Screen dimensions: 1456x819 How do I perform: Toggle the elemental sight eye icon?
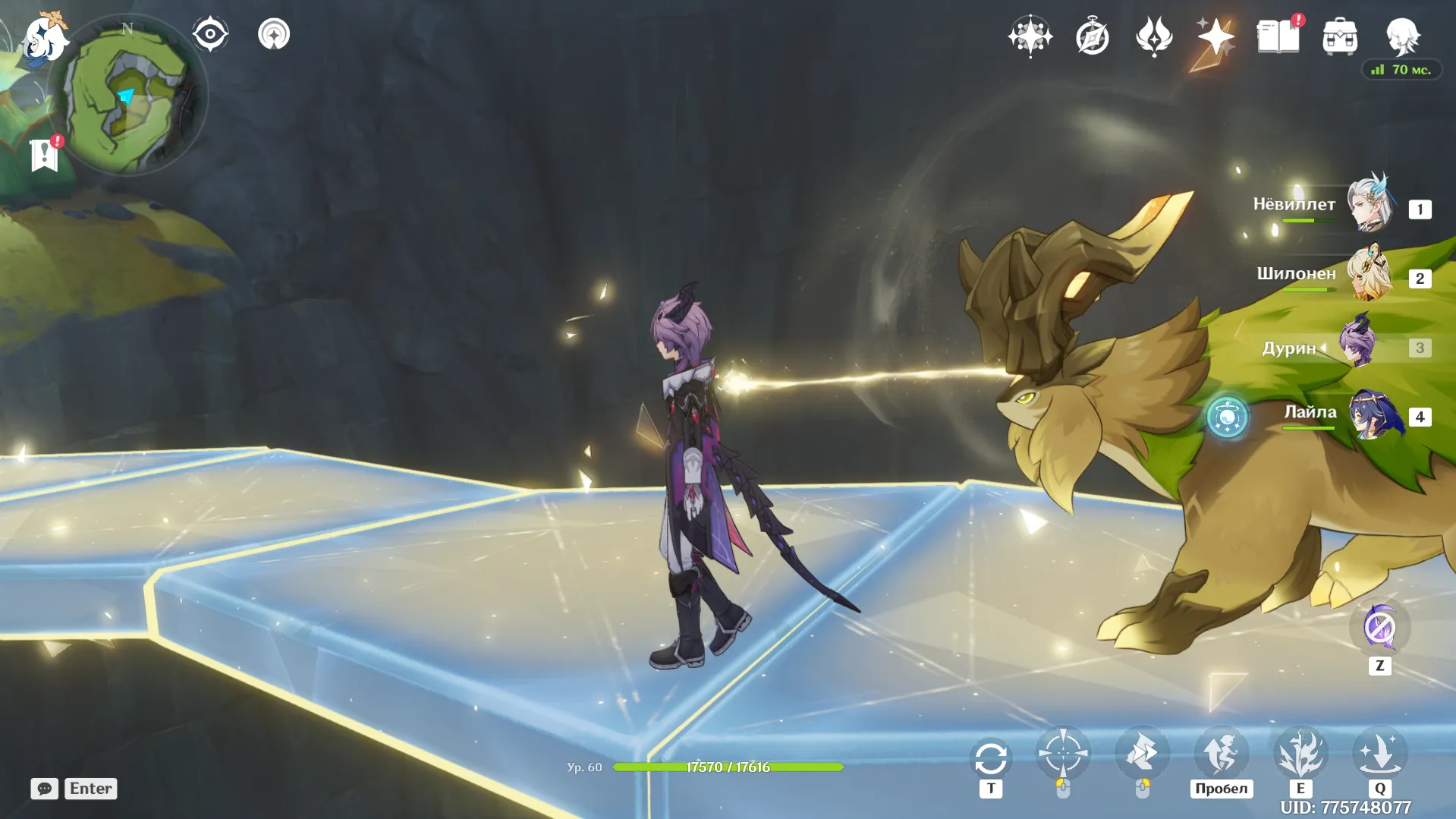210,34
